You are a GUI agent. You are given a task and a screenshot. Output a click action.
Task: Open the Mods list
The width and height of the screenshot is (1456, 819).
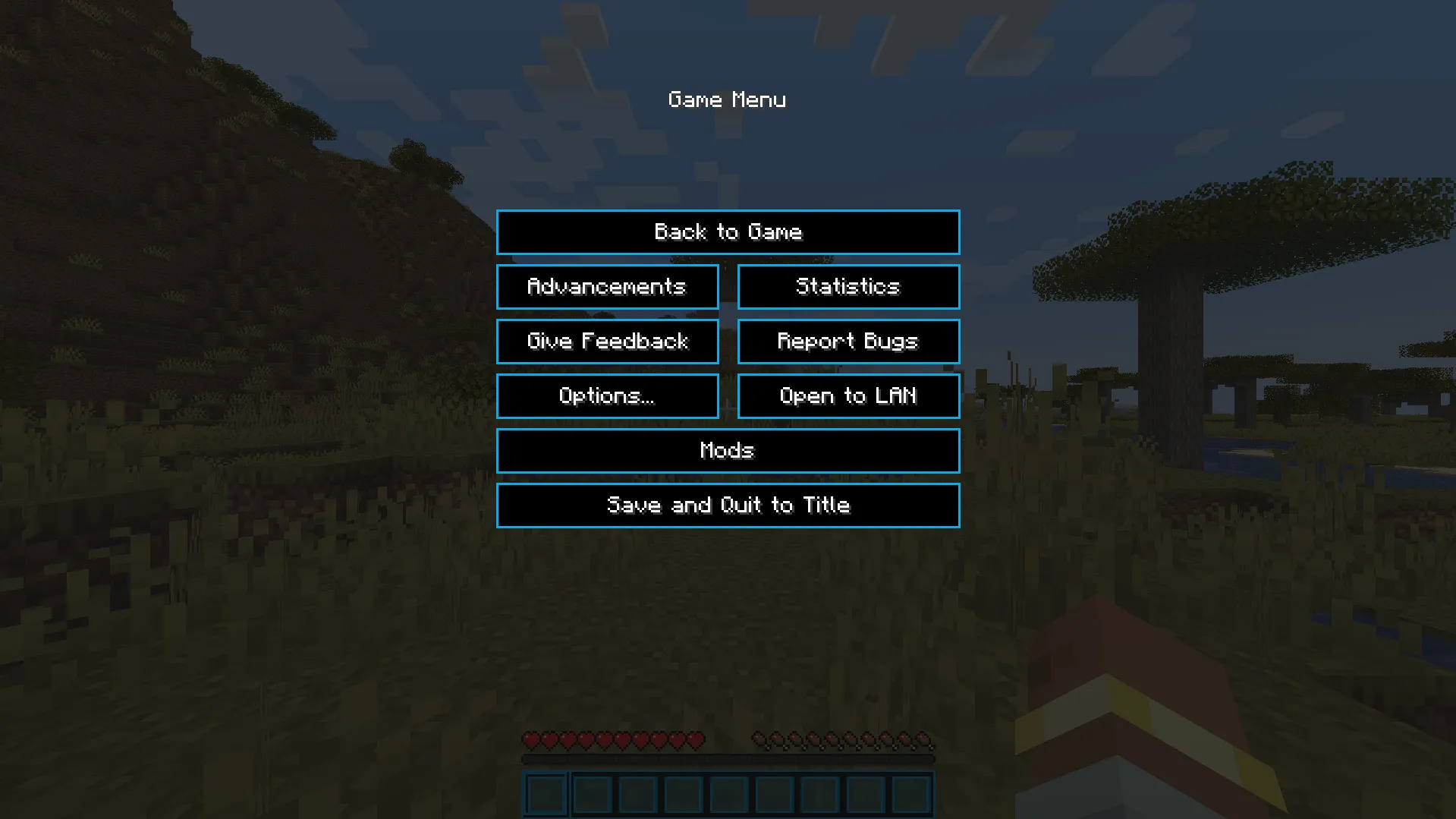[728, 451]
